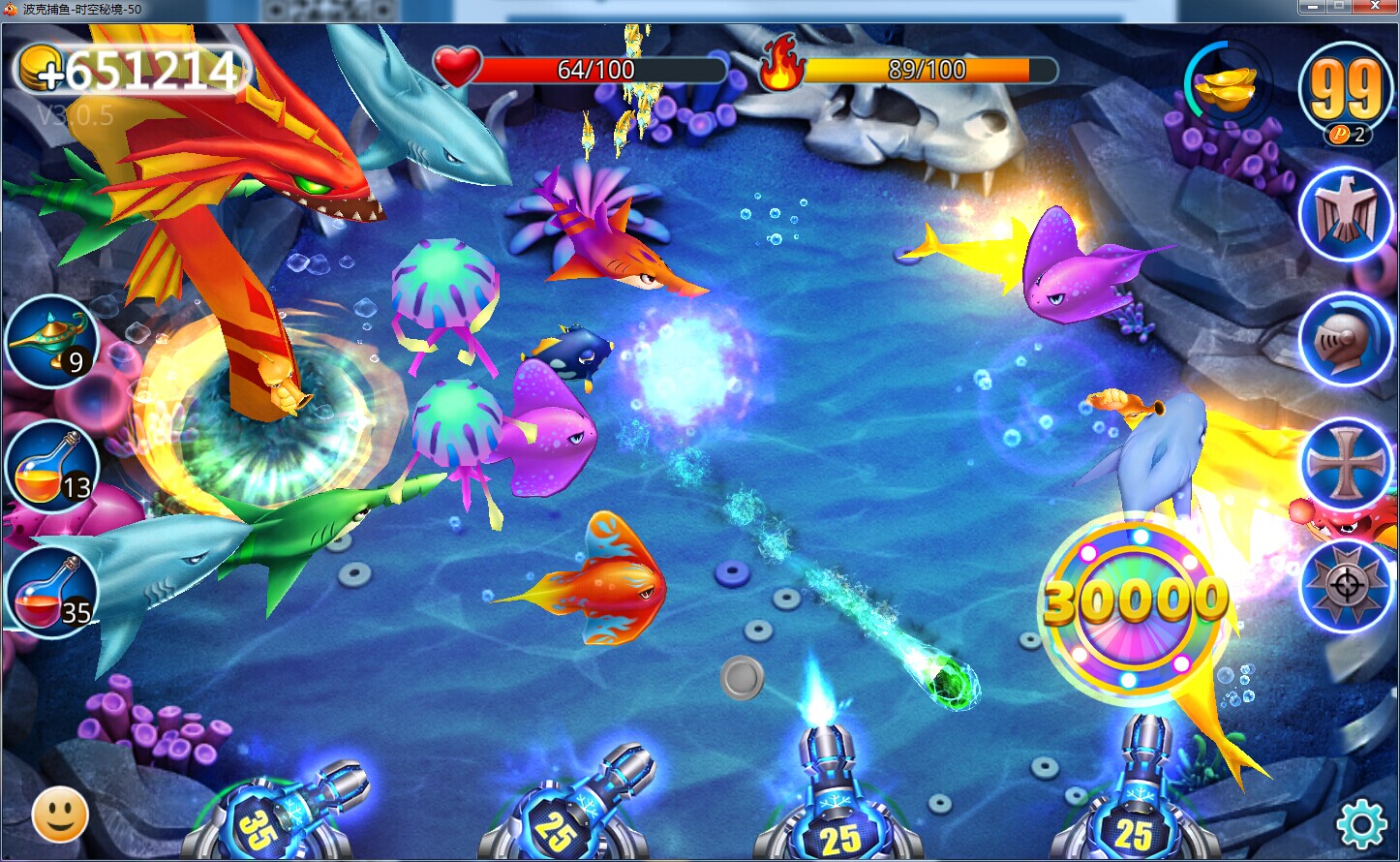Viewport: 1400px width, 862px height.
Task: Open the gold ingot reward icon
Action: coord(1227,86)
